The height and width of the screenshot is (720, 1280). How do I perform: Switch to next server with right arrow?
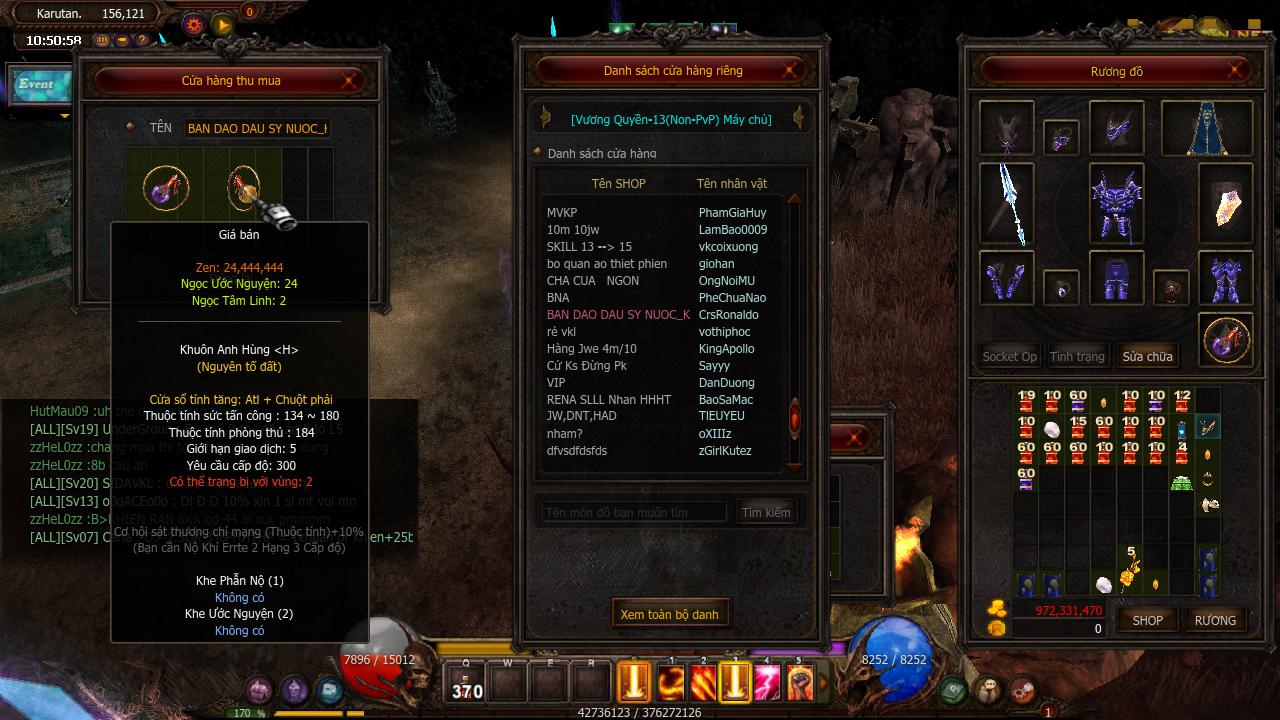click(x=797, y=118)
